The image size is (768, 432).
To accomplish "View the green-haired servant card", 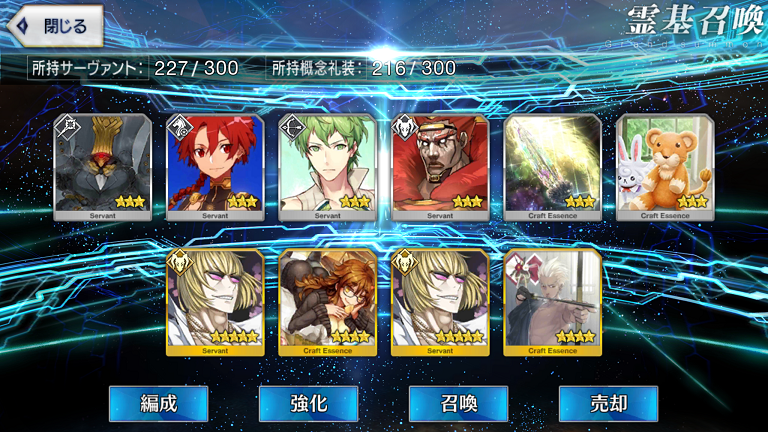I will pyautogui.click(x=328, y=166).
